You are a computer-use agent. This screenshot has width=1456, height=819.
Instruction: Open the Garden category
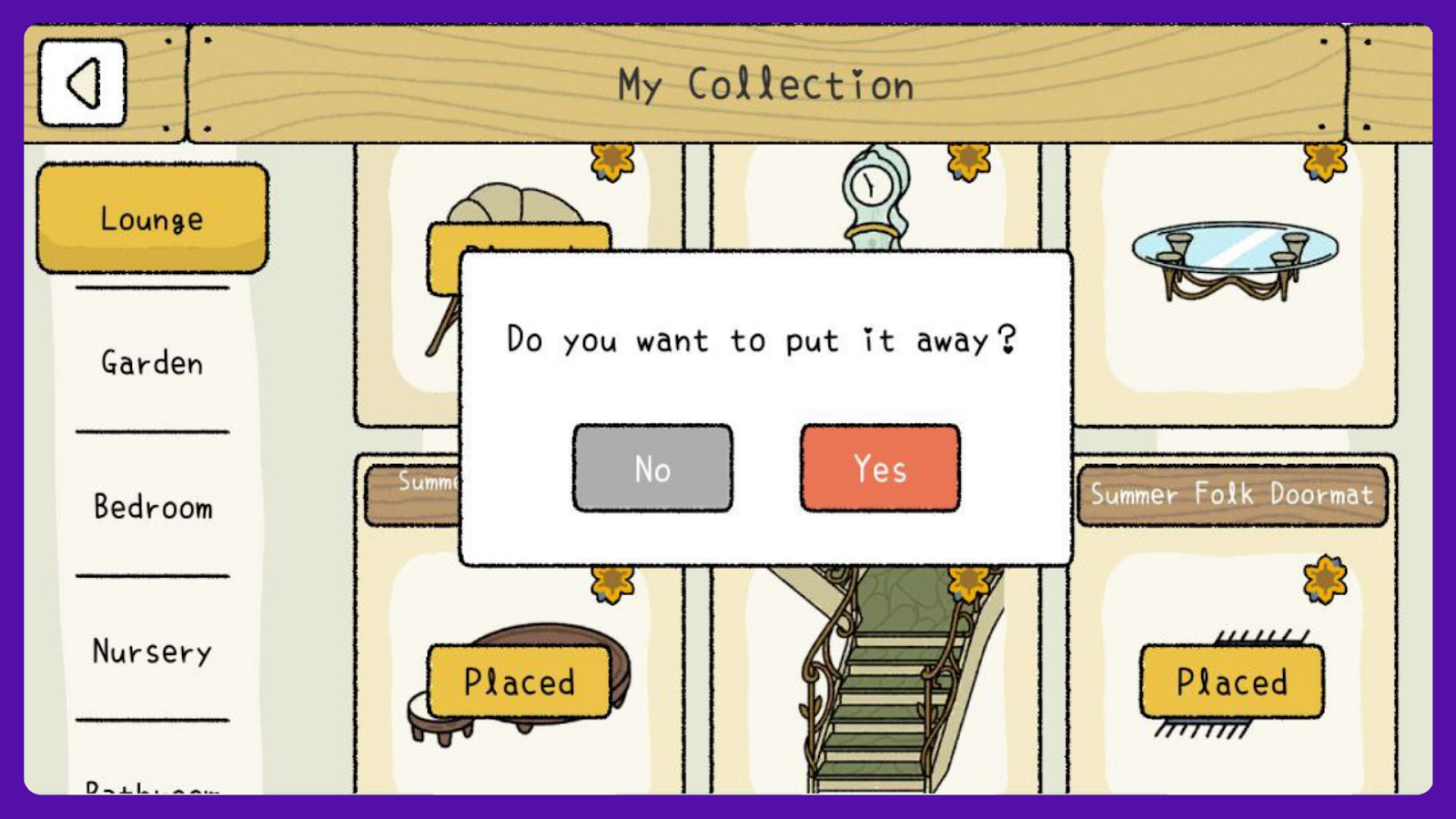point(152,362)
